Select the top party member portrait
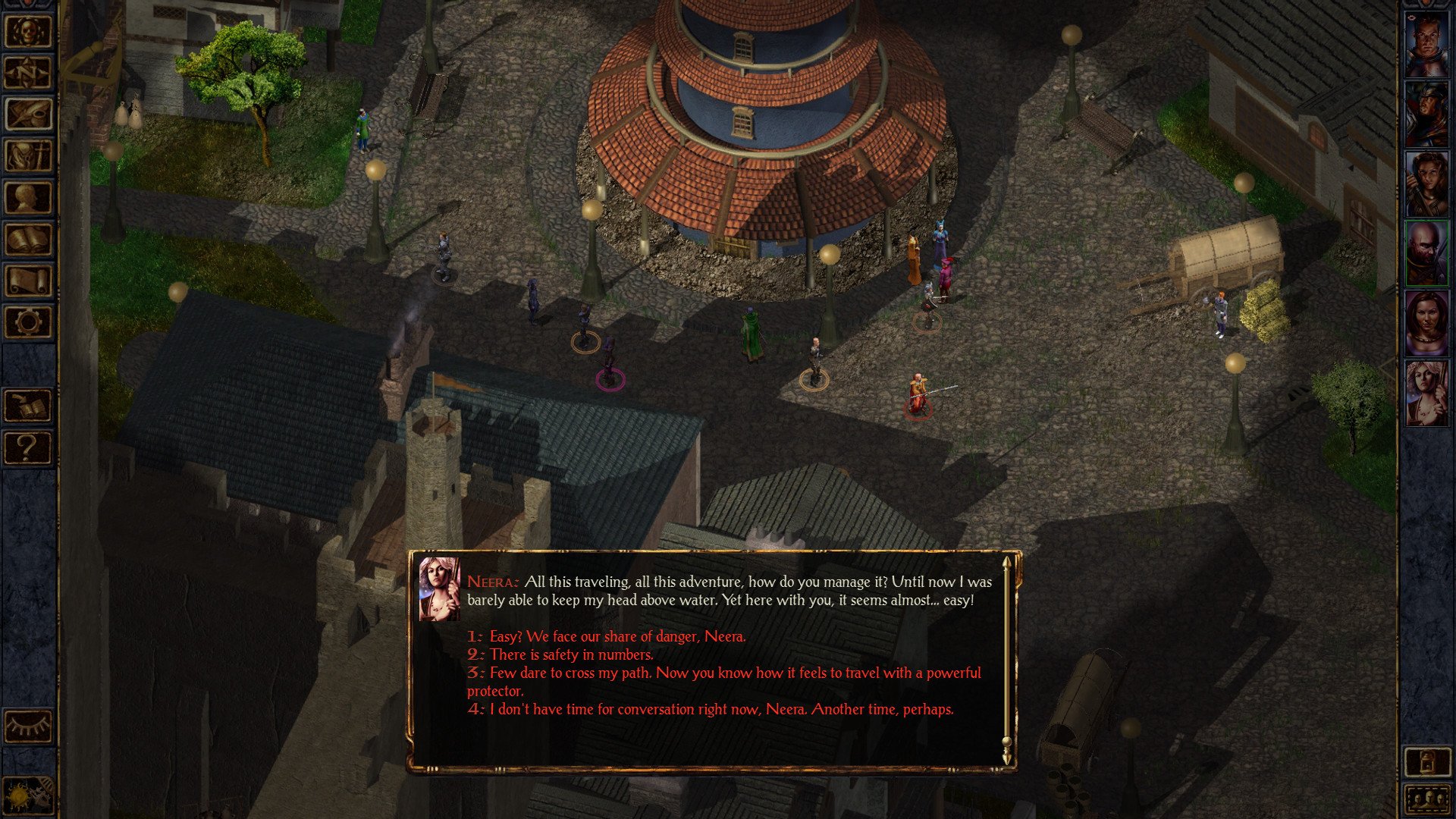Image resolution: width=1456 pixels, height=819 pixels. pyautogui.click(x=1426, y=45)
